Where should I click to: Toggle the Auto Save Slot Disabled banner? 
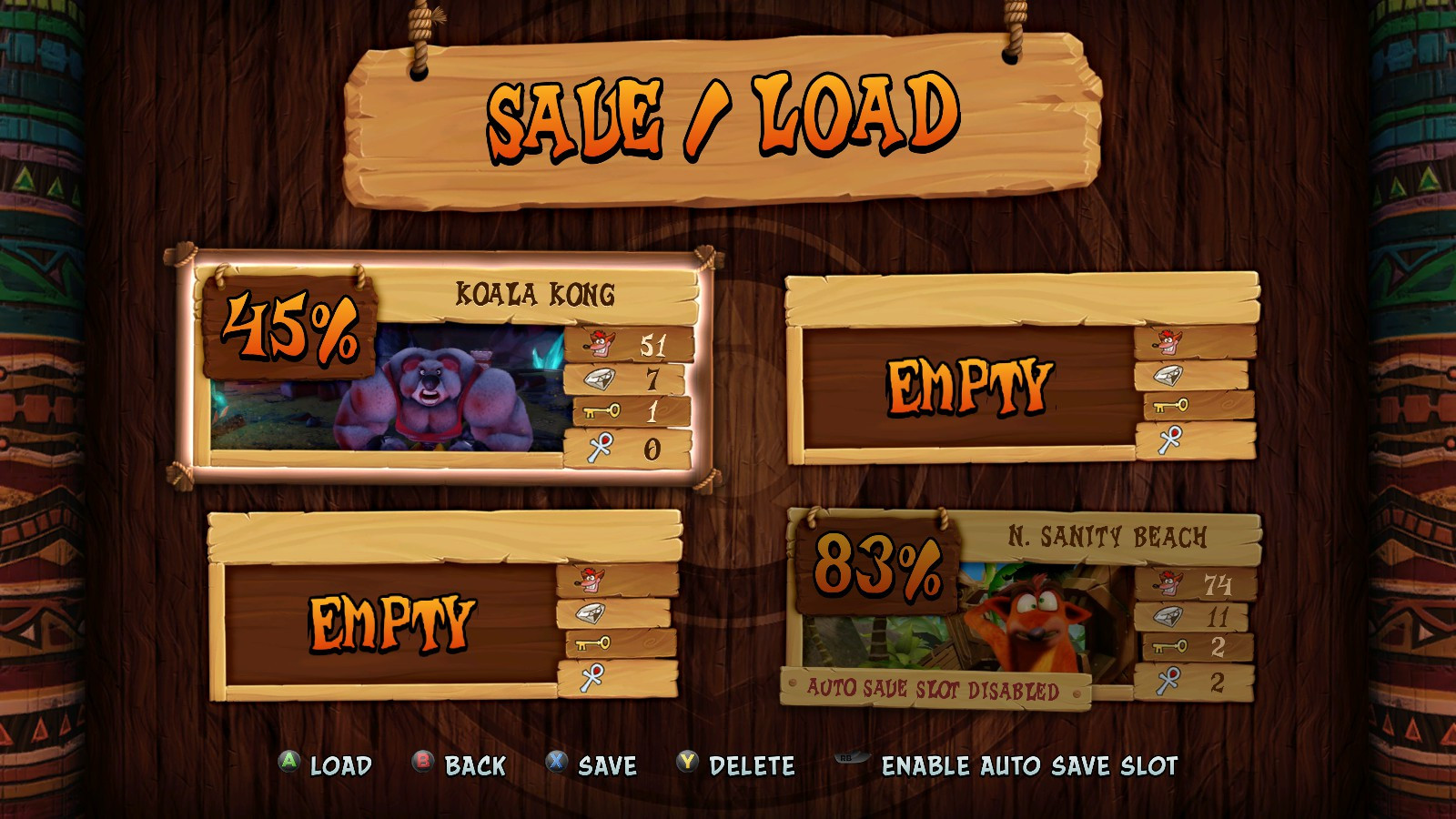933,688
